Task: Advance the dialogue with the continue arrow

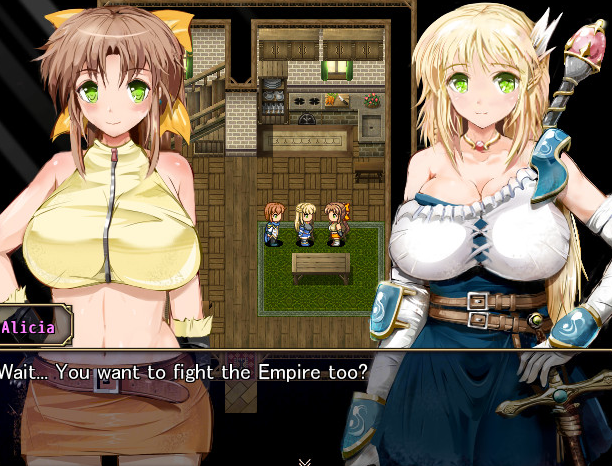Action: (x=305, y=461)
